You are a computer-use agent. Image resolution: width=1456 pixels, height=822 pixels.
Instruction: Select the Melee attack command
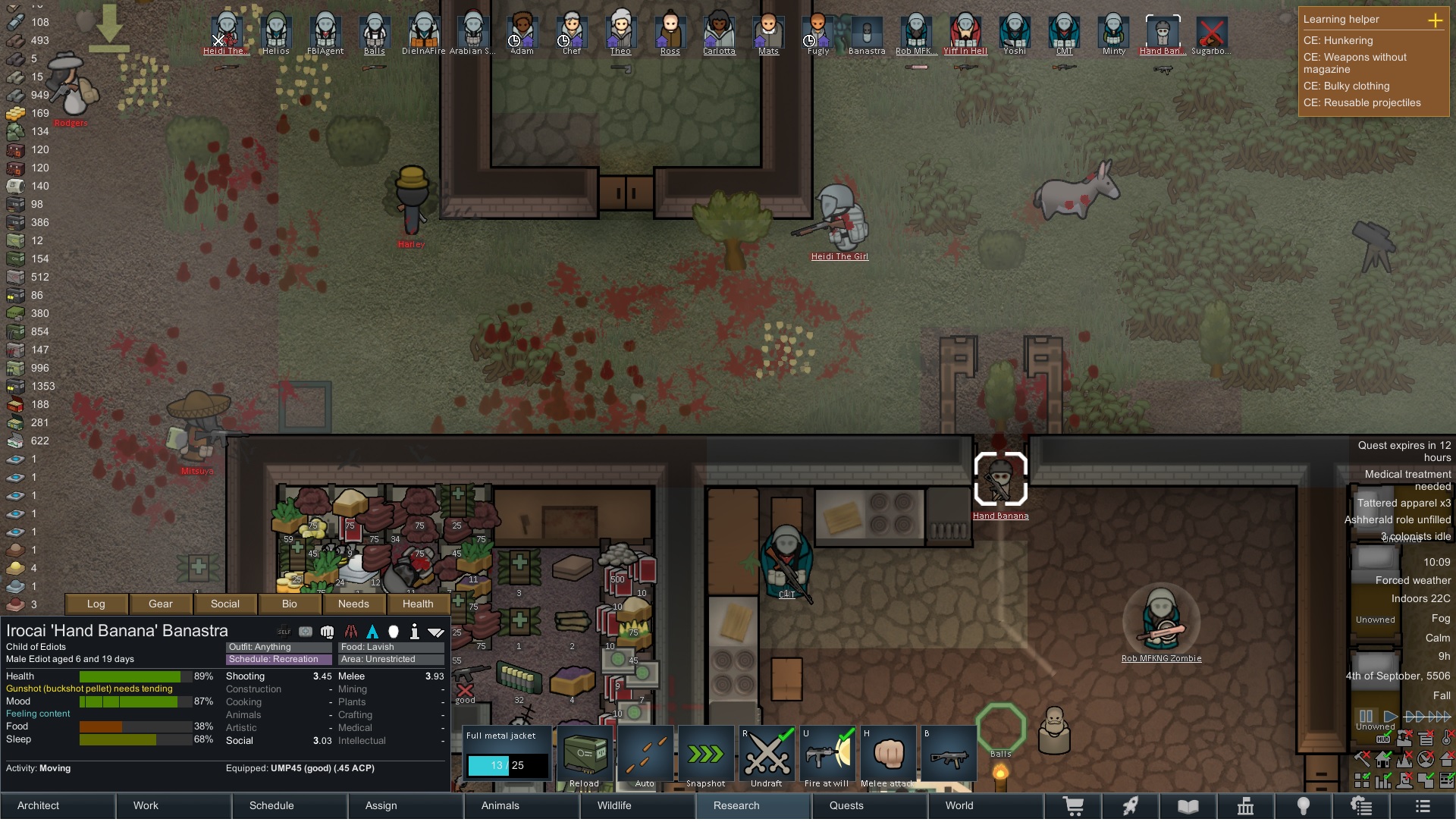[x=888, y=755]
